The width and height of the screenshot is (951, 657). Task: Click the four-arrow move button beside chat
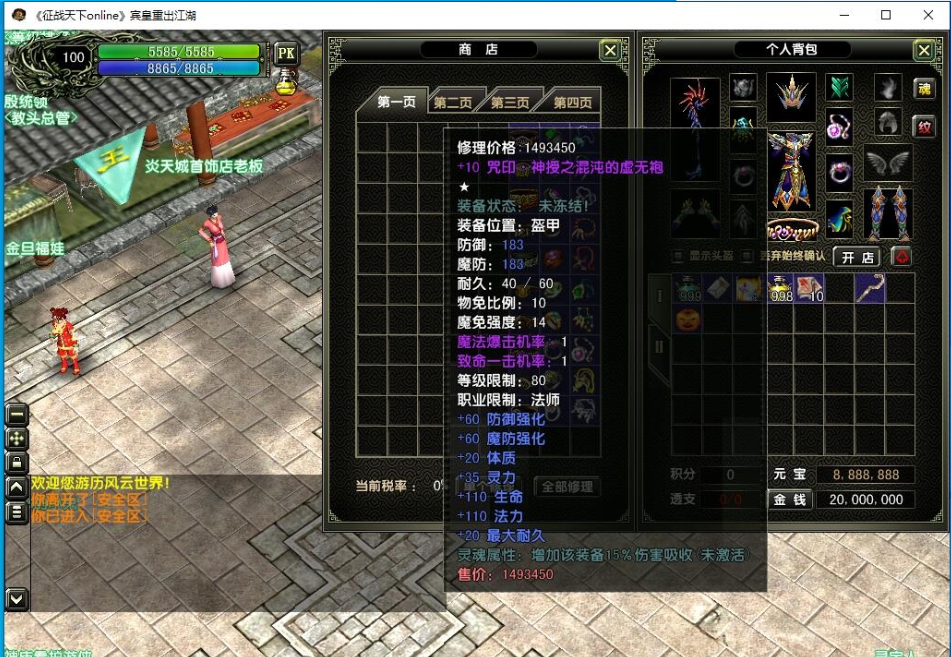click(x=17, y=438)
